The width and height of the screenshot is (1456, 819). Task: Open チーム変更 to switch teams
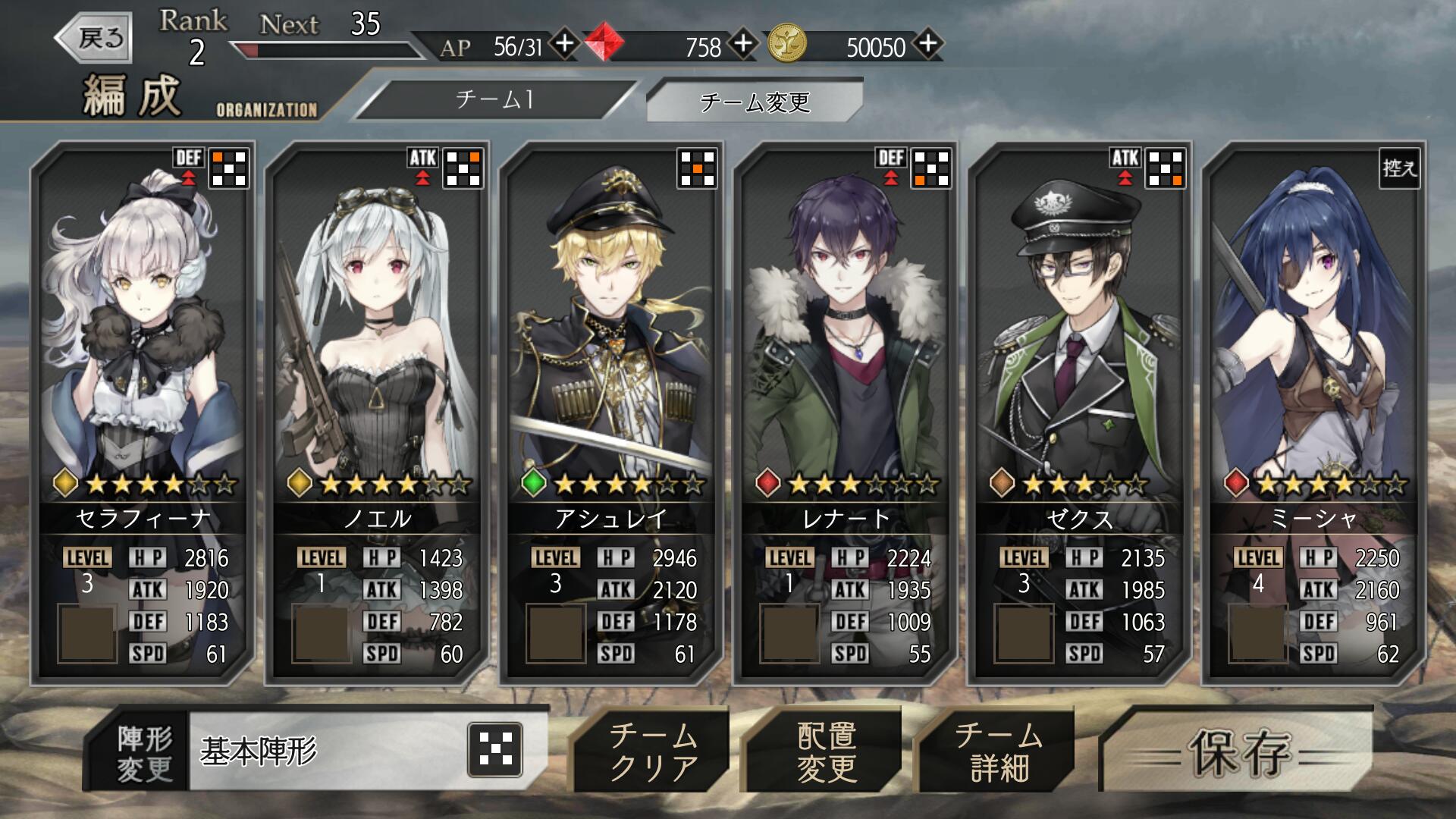pyautogui.click(x=755, y=101)
